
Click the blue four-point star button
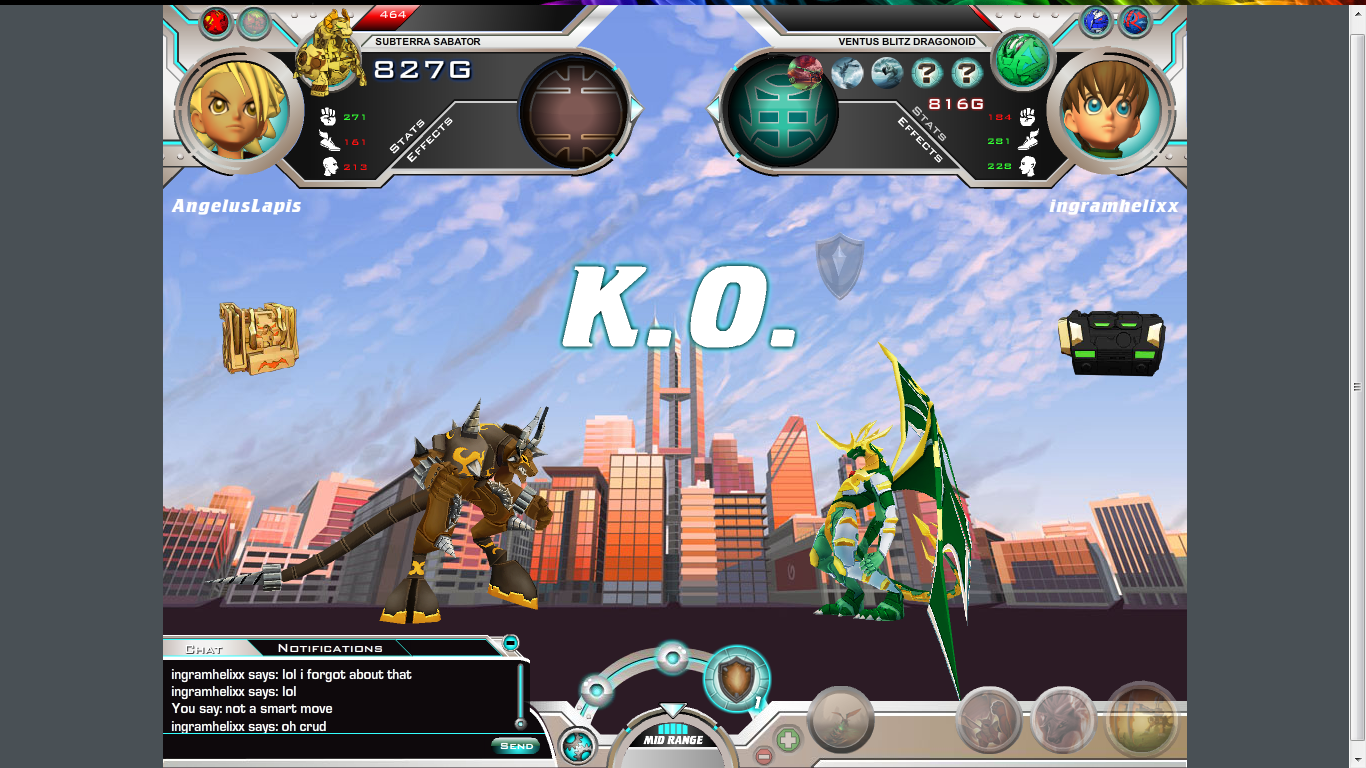[576, 746]
